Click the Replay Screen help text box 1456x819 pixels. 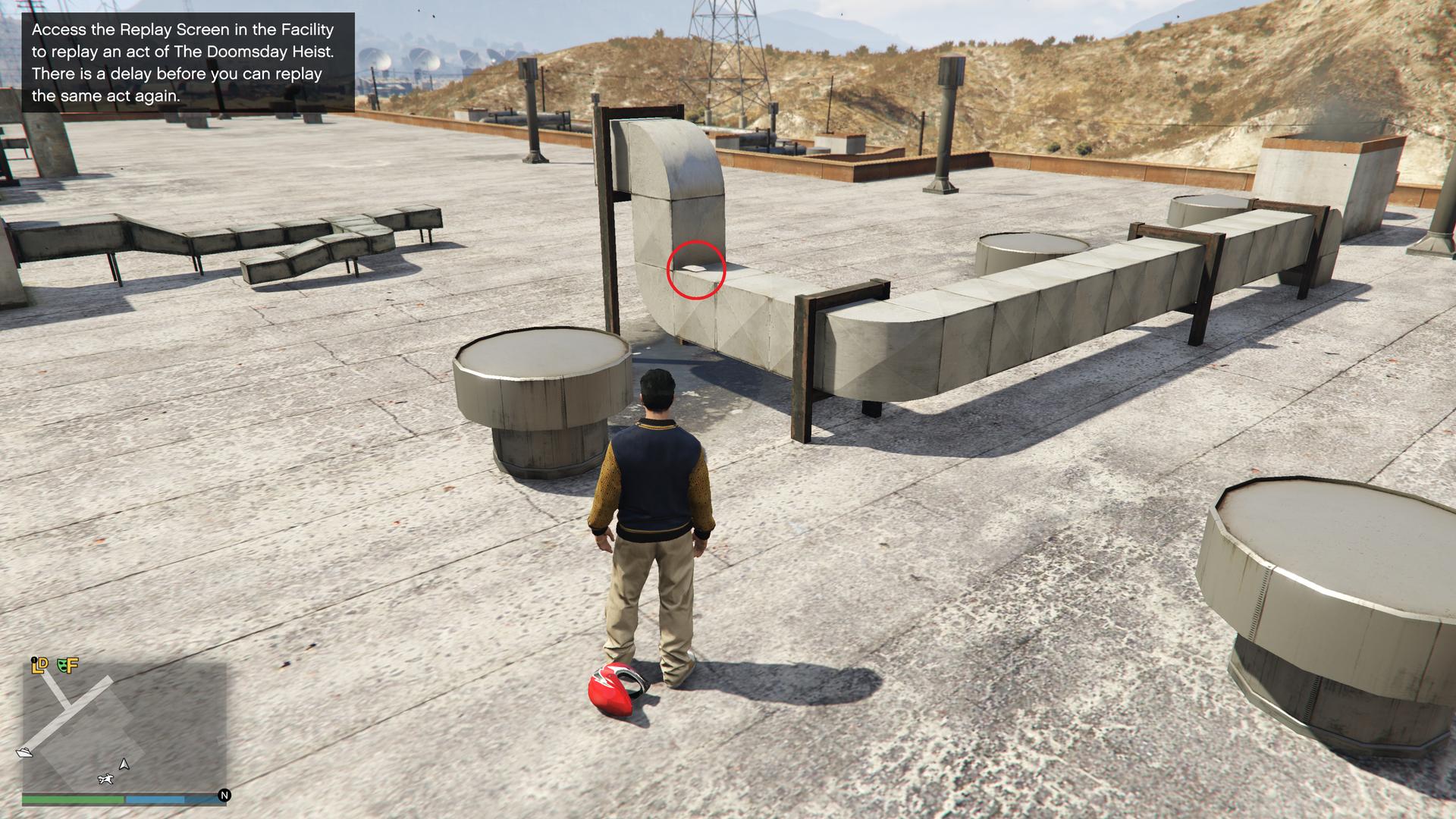point(188,63)
